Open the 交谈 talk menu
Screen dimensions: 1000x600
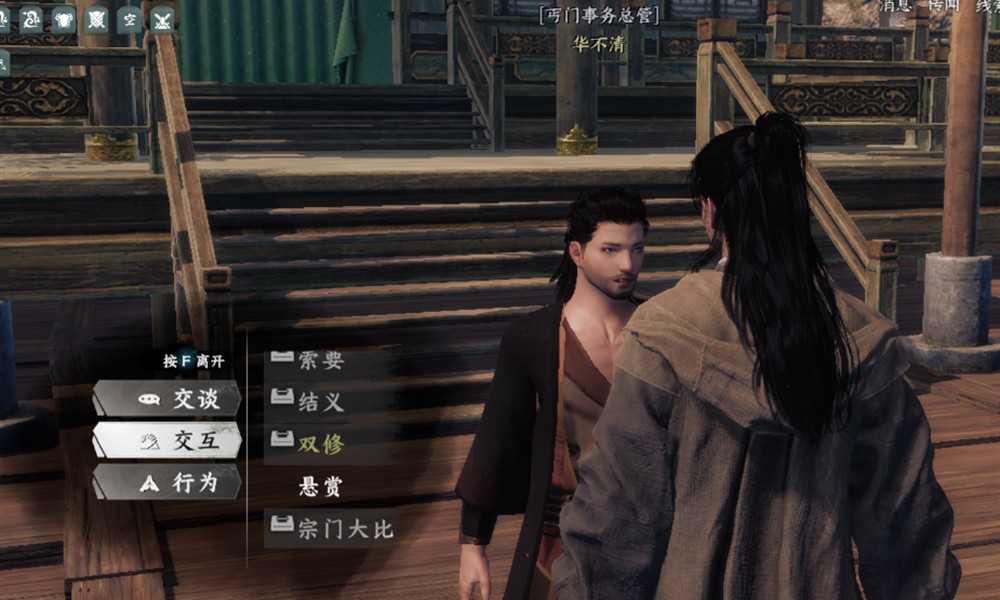(x=167, y=399)
